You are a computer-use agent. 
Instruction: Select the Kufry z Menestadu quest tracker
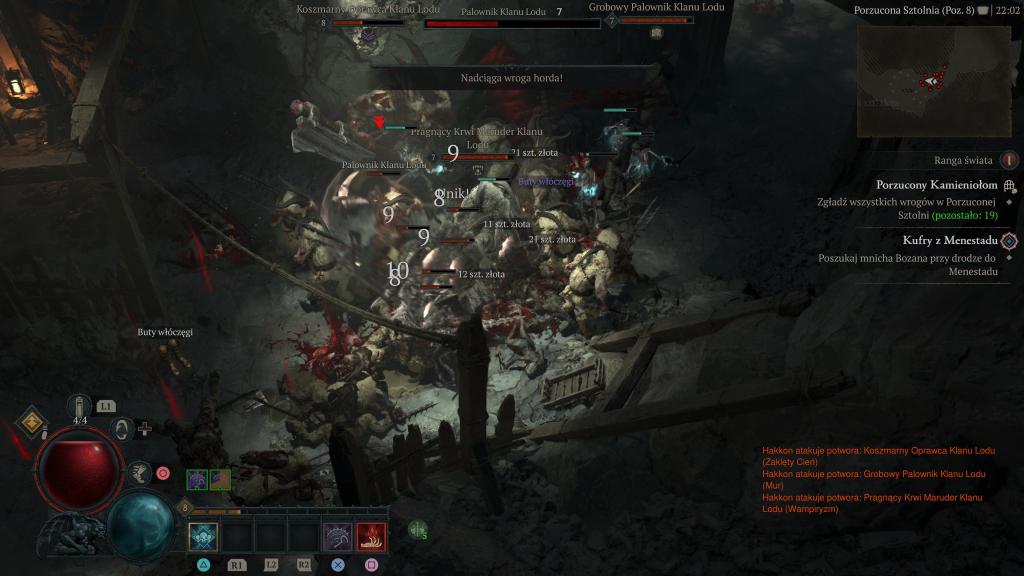tap(1009, 240)
